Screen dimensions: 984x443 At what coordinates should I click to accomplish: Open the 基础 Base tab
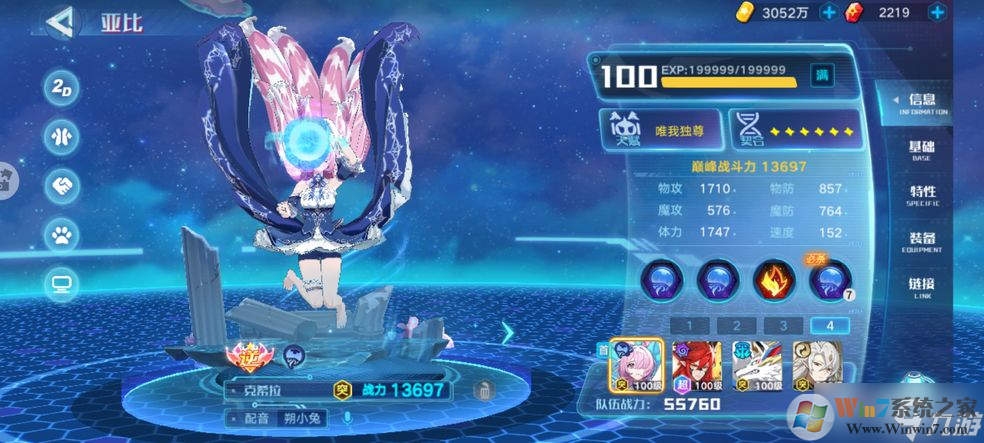click(921, 150)
